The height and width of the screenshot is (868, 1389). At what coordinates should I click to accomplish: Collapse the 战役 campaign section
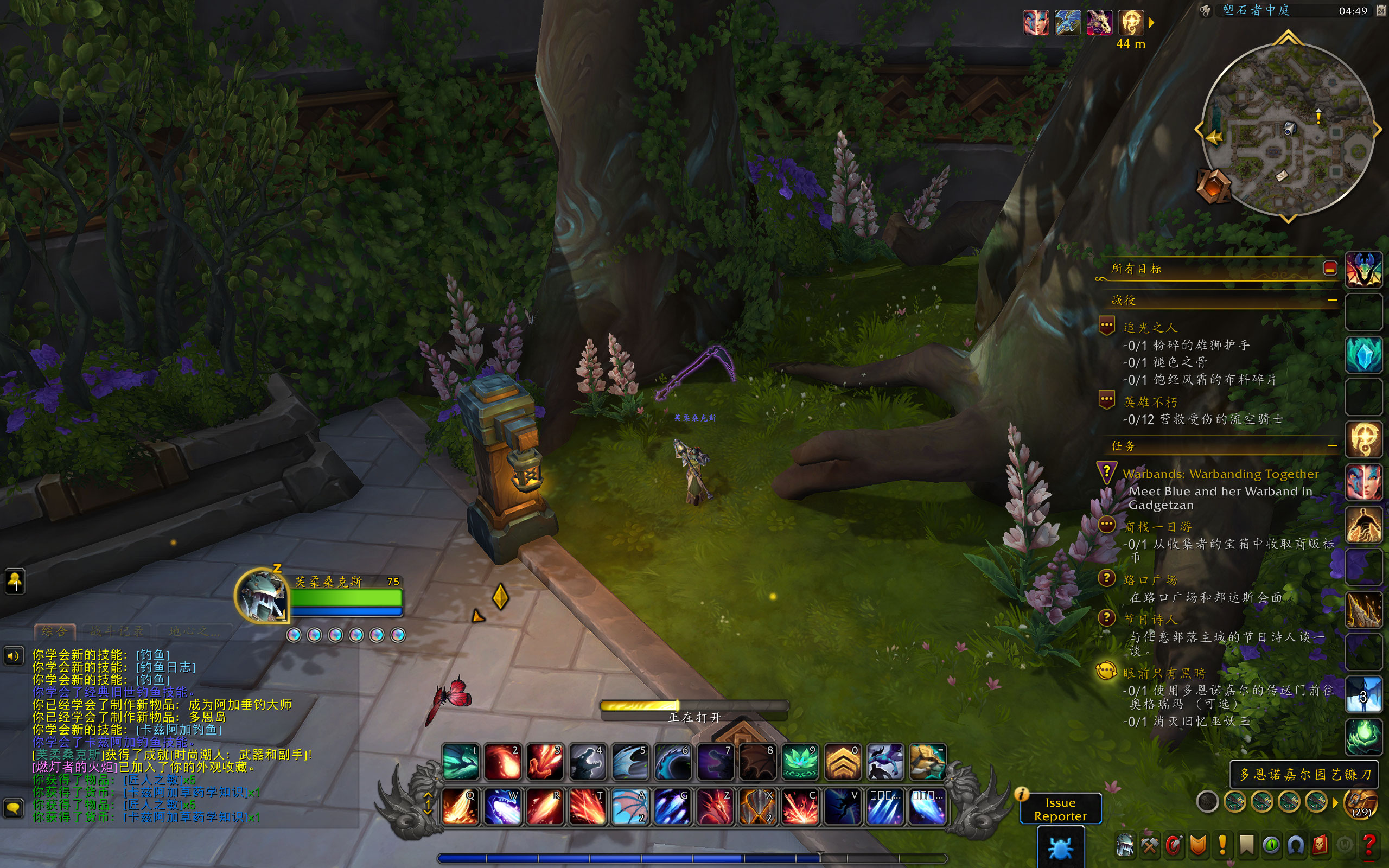1332,300
